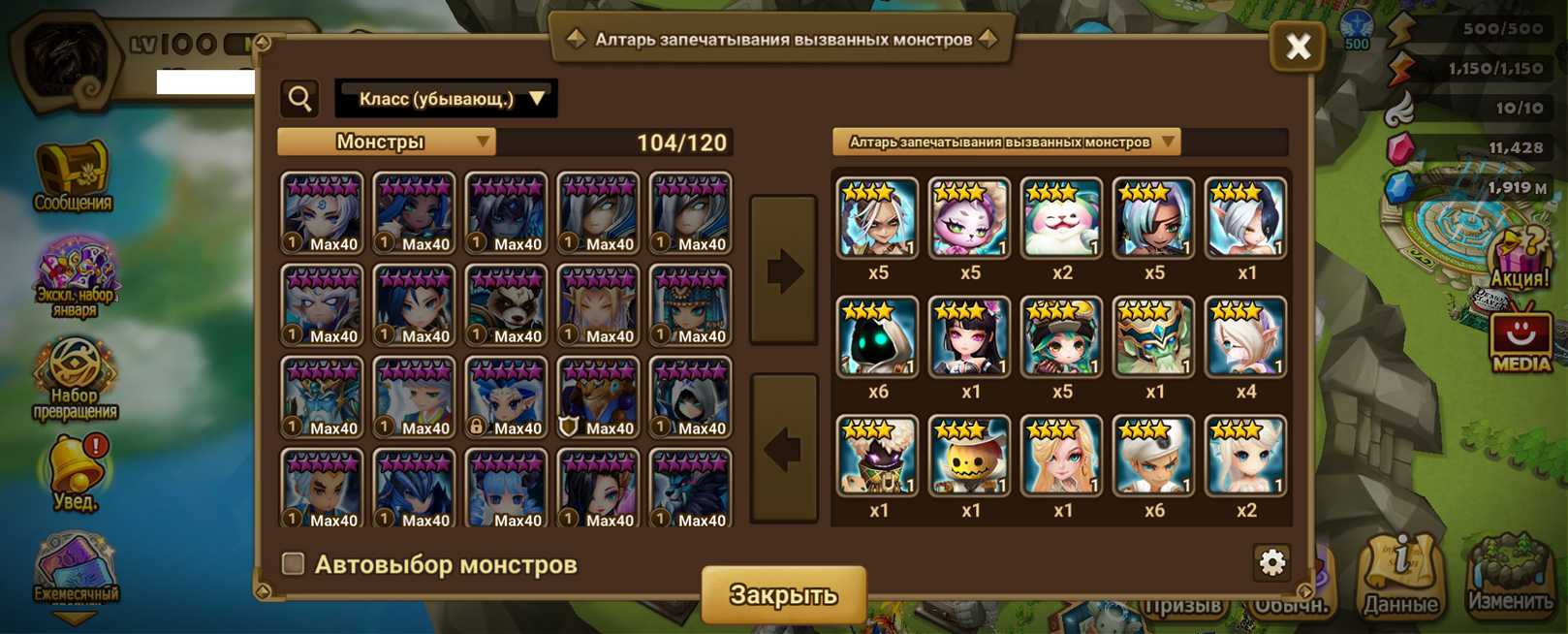Image resolution: width=1568 pixels, height=634 pixels.
Task: Retrieve monster using the left arrow
Action: pyautogui.click(x=783, y=449)
